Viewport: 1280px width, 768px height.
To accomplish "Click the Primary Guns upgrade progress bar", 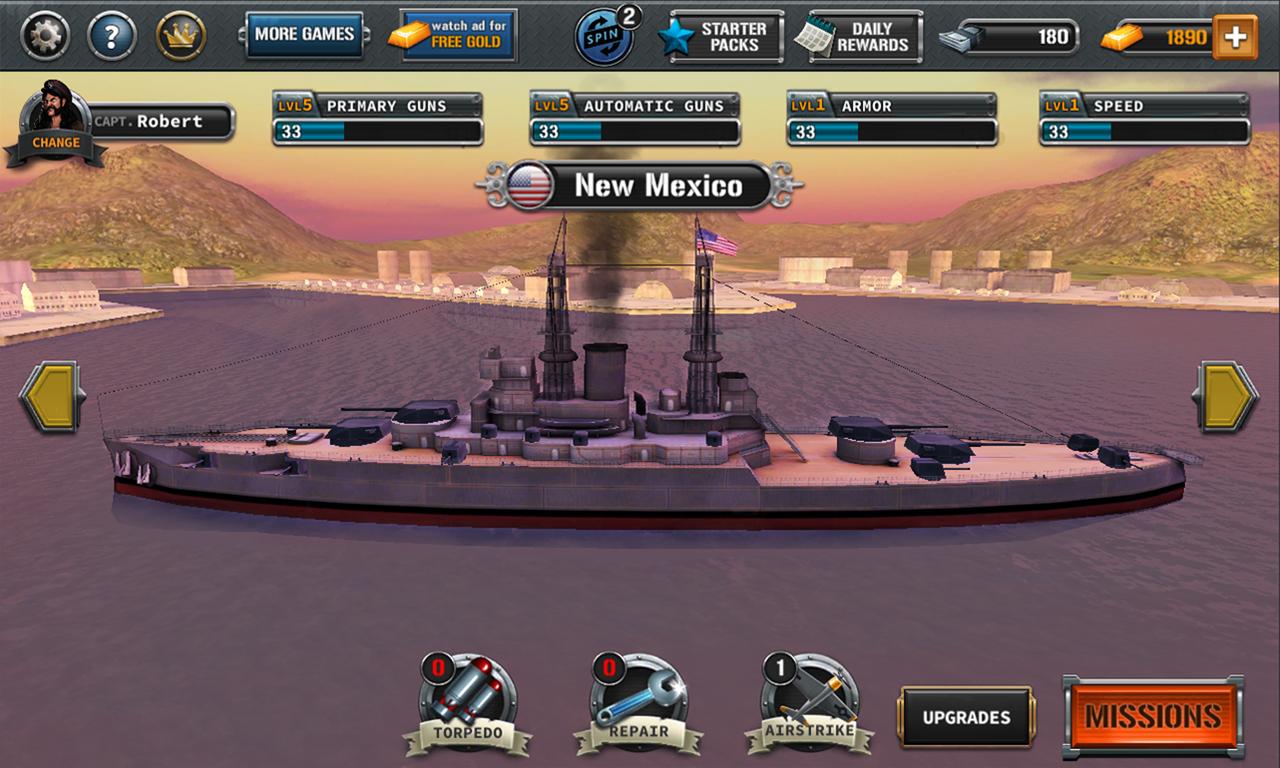I will pos(378,128).
